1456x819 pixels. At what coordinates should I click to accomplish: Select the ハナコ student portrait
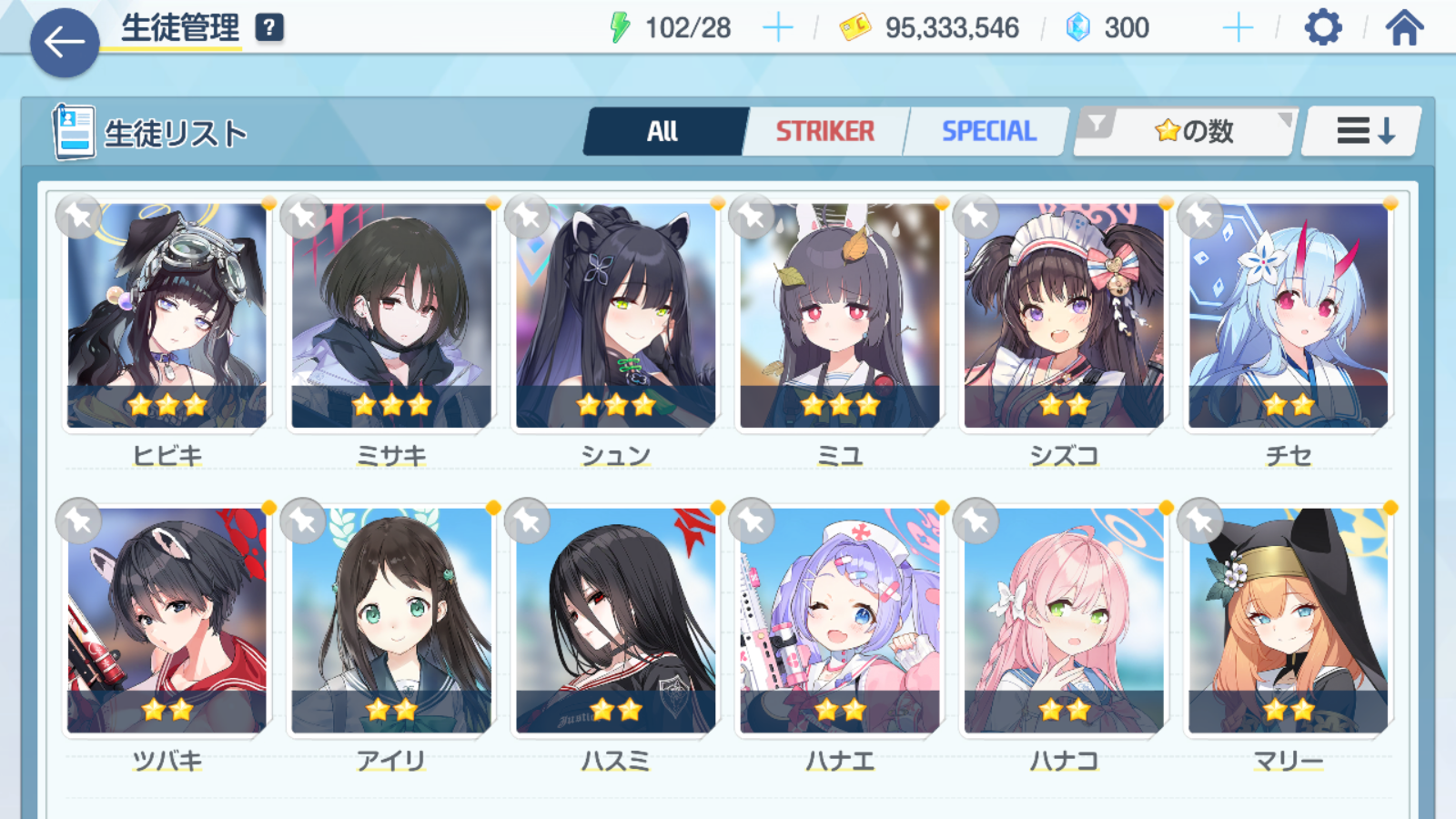pyautogui.click(x=1064, y=621)
